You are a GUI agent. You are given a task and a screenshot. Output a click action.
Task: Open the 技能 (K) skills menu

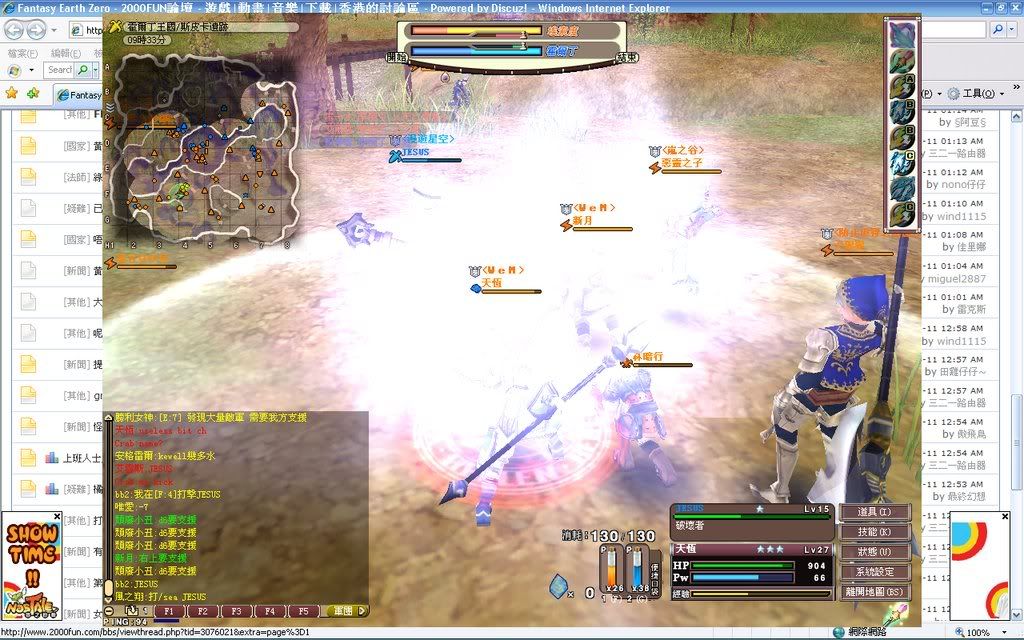(874, 532)
